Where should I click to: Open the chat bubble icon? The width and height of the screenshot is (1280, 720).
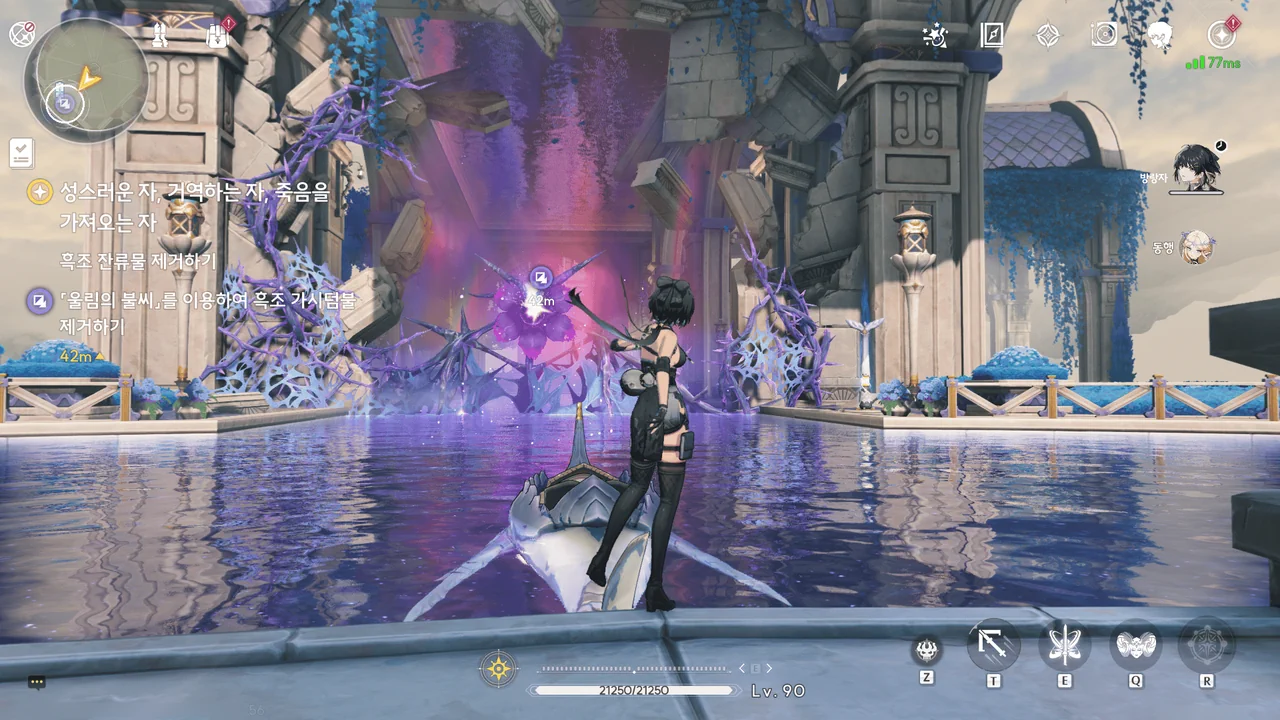click(x=37, y=683)
